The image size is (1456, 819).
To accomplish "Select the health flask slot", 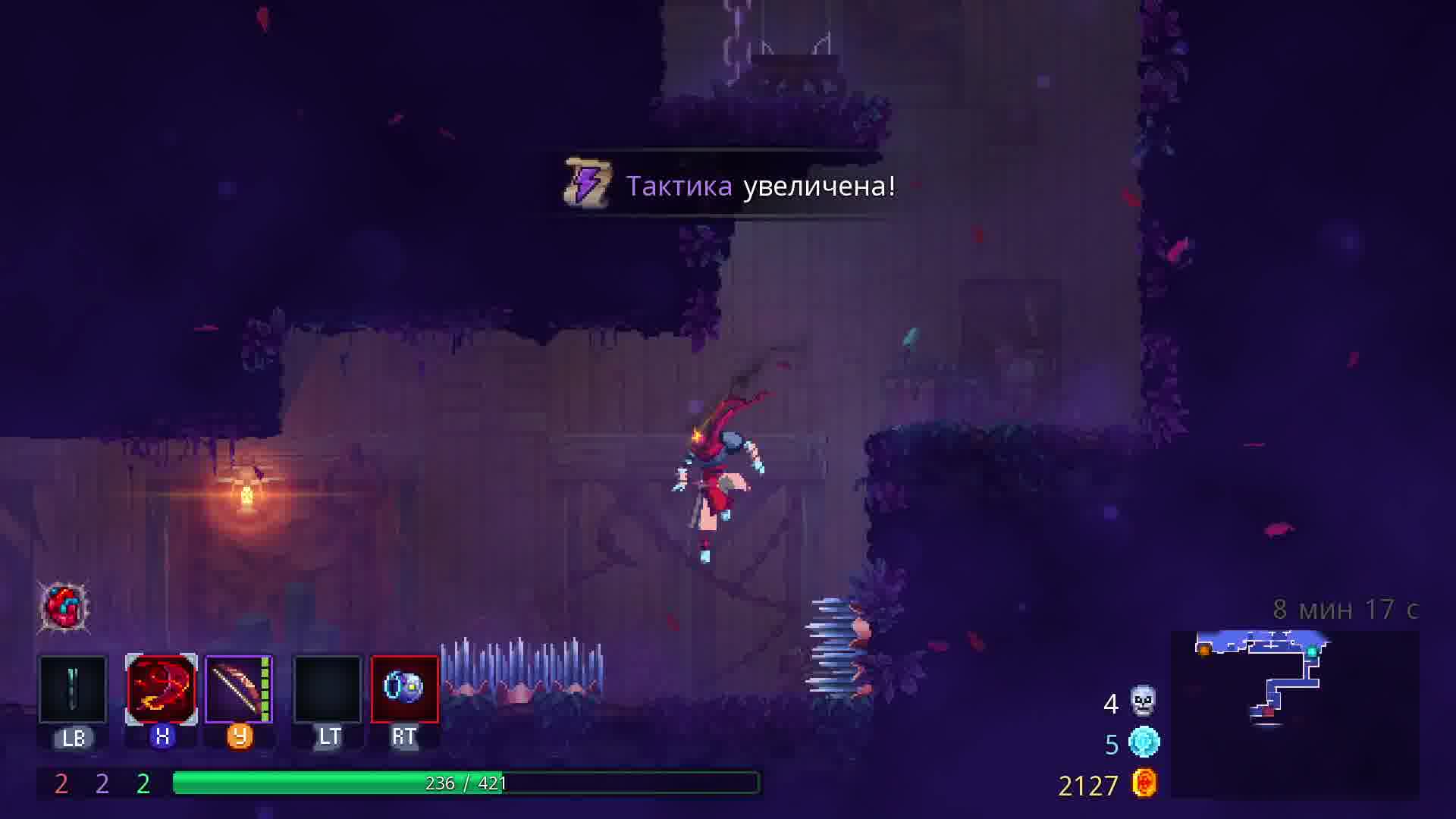I will coord(73,689).
